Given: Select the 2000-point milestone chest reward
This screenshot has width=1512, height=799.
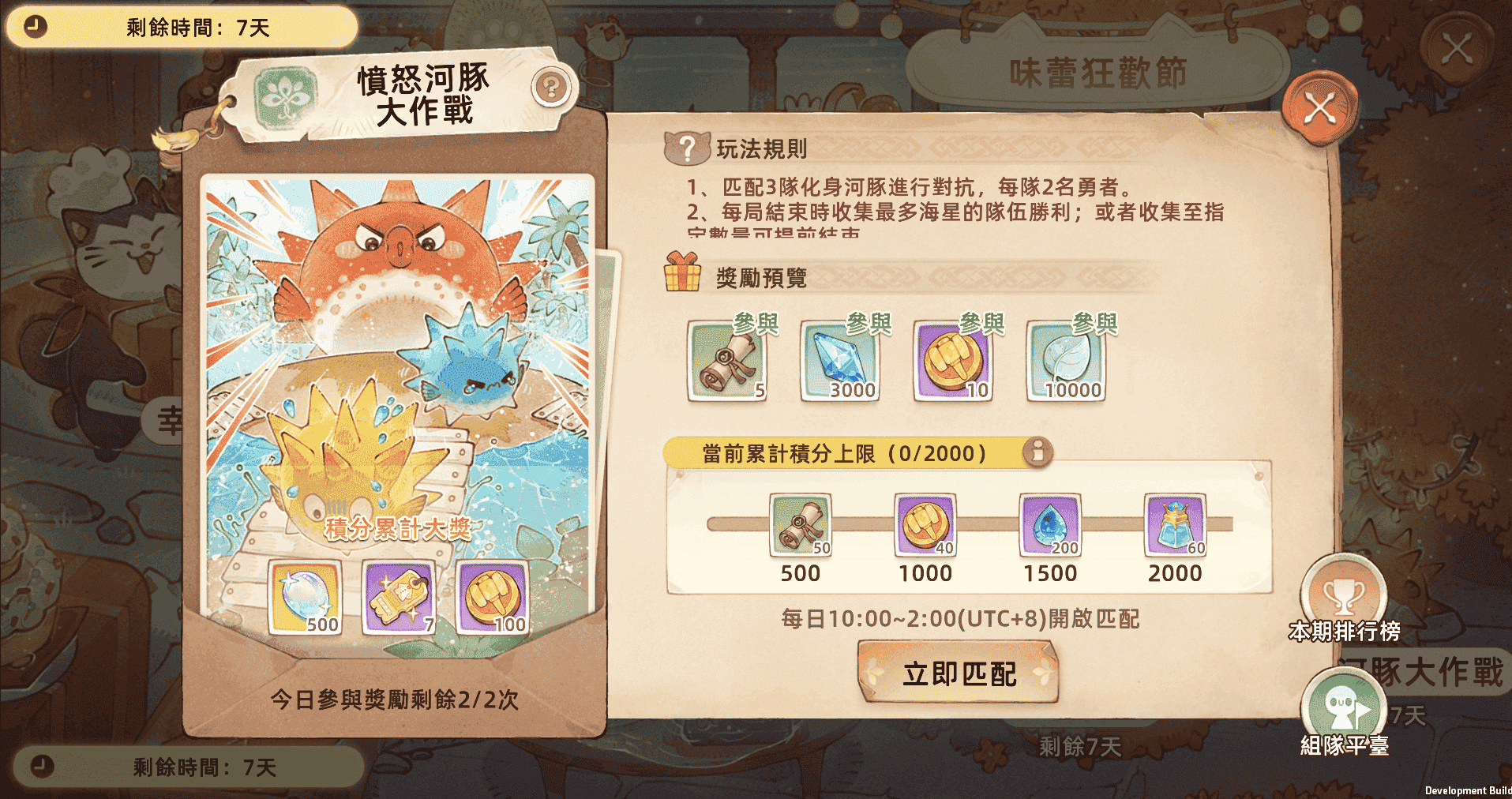Looking at the screenshot, I should click(1174, 525).
